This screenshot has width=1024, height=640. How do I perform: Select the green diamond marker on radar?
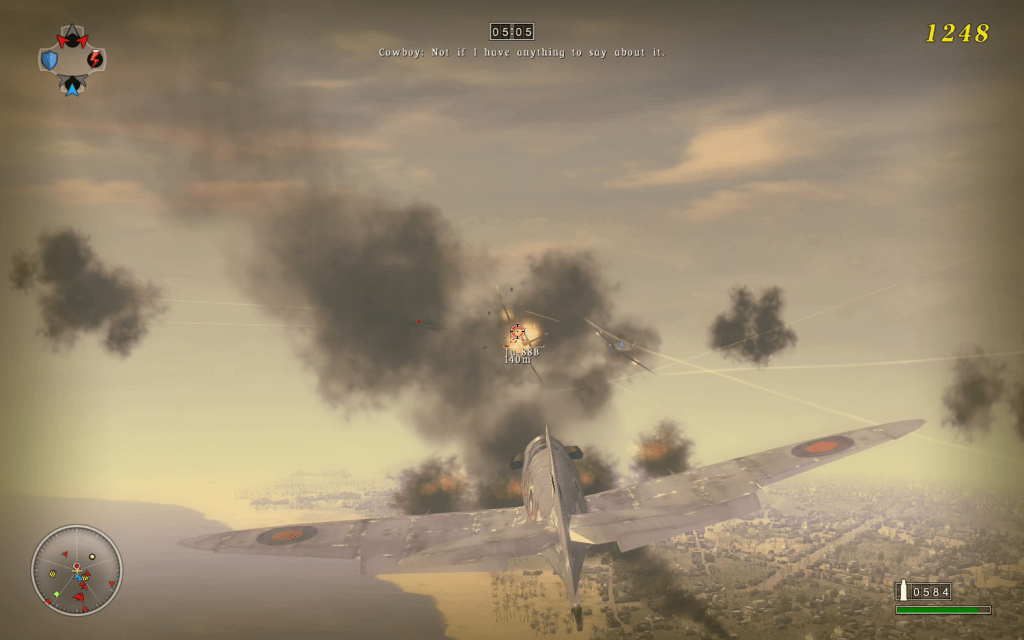(x=56, y=594)
